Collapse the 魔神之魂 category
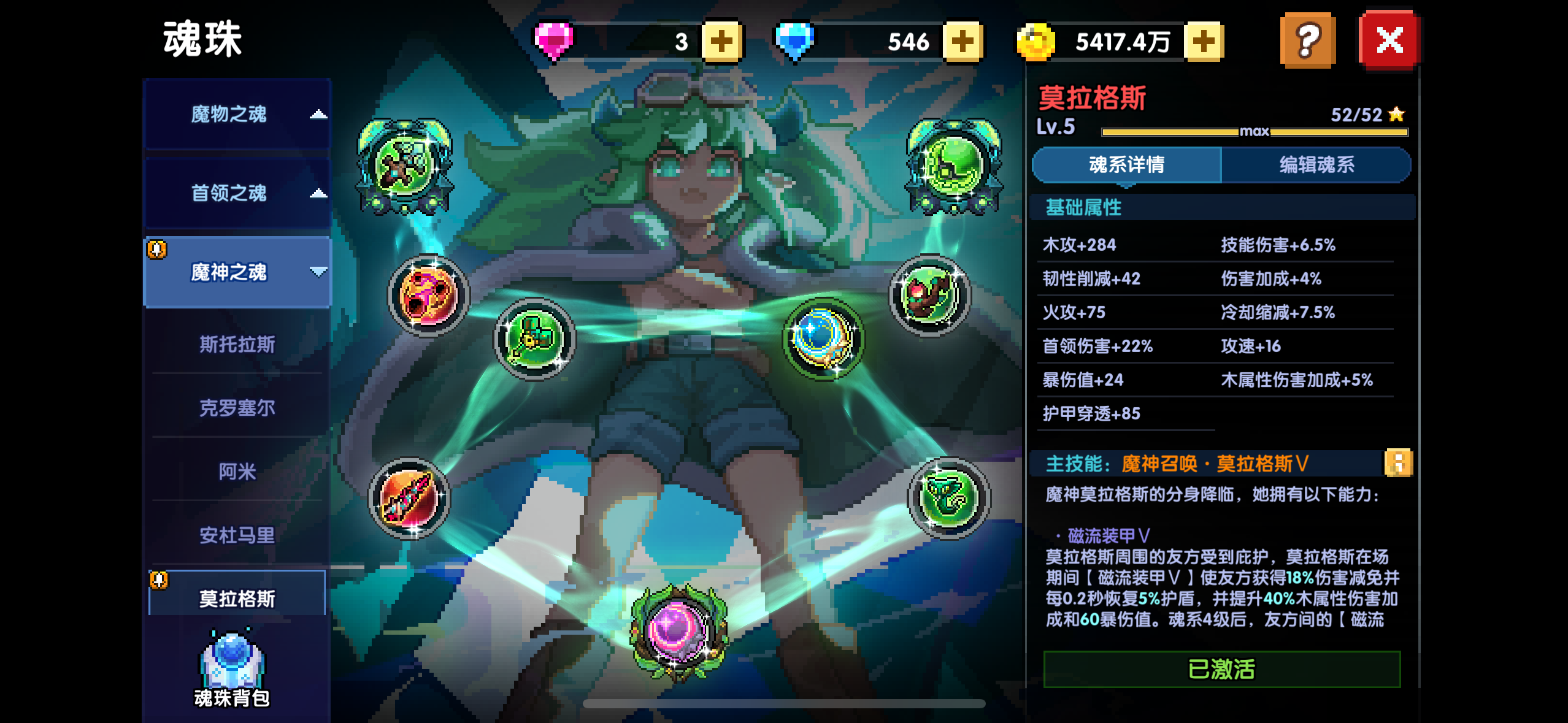The height and width of the screenshot is (723, 1568). tap(236, 272)
